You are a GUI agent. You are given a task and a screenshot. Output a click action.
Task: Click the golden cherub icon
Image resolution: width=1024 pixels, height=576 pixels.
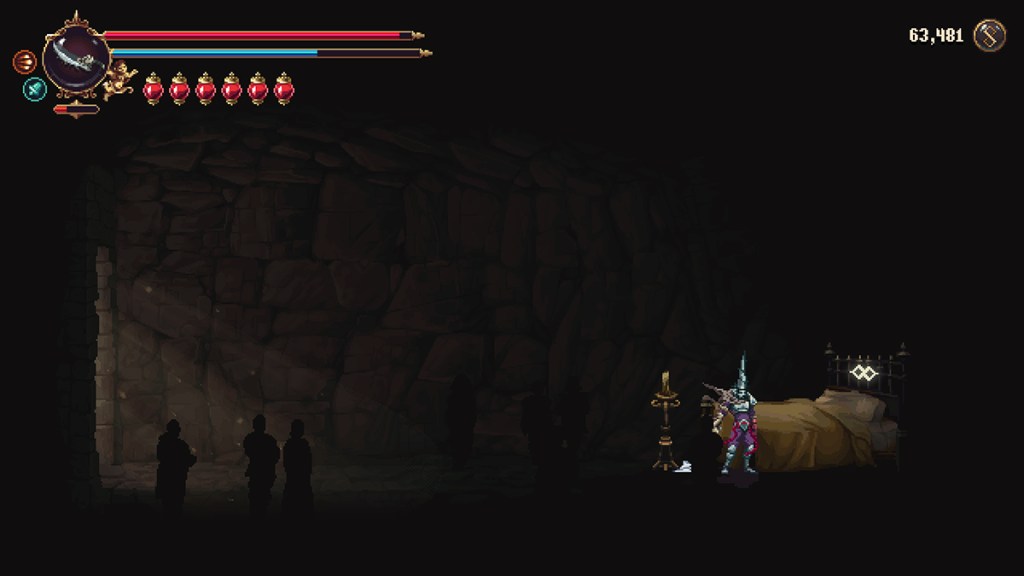click(x=120, y=78)
